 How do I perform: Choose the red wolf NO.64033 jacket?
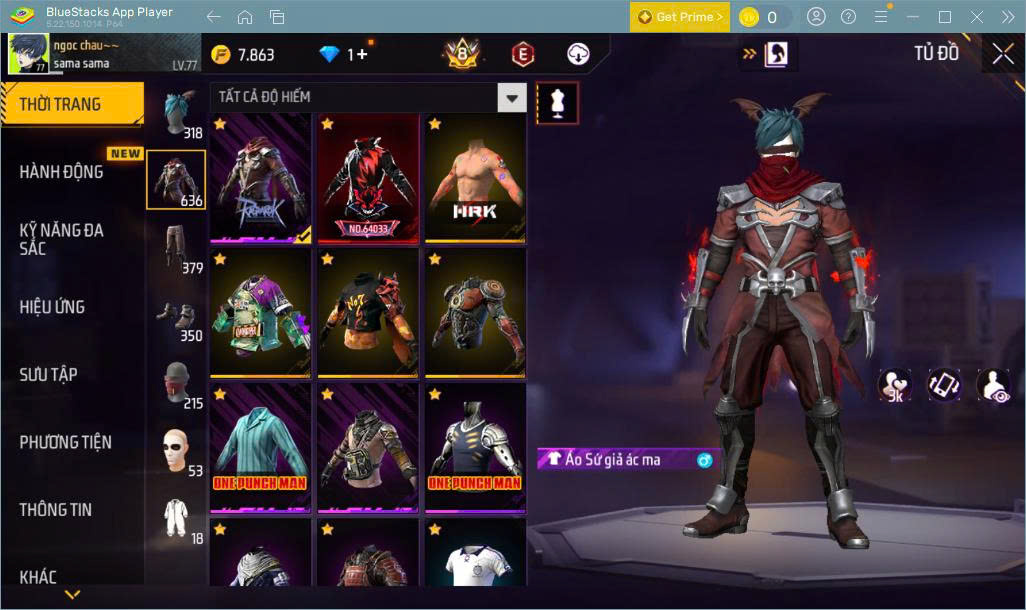tap(368, 178)
